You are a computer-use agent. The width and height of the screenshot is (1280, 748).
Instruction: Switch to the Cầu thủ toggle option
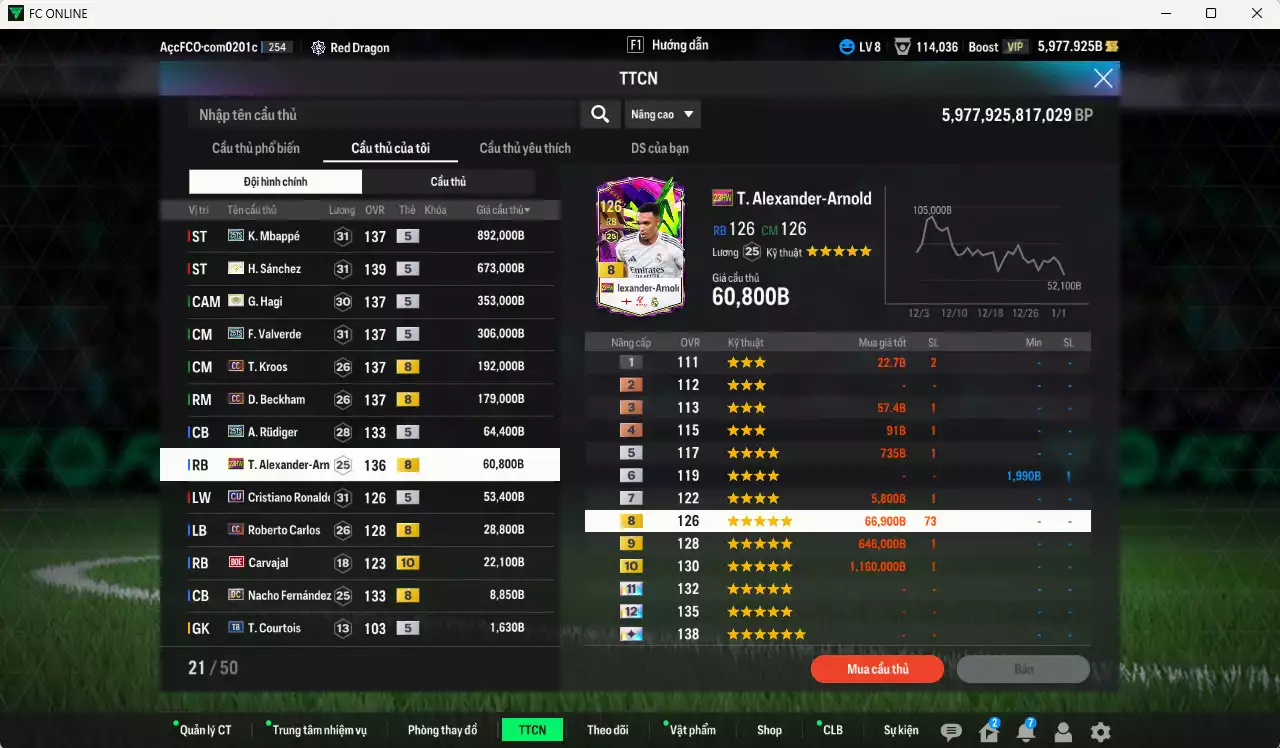[x=448, y=181]
